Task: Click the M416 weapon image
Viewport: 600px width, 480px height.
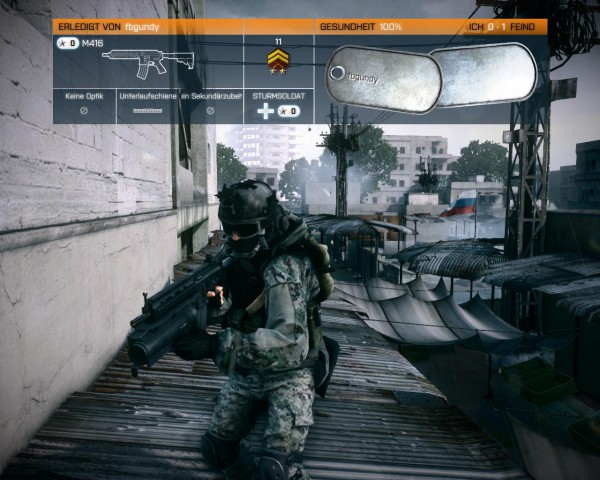Action: click(x=148, y=63)
